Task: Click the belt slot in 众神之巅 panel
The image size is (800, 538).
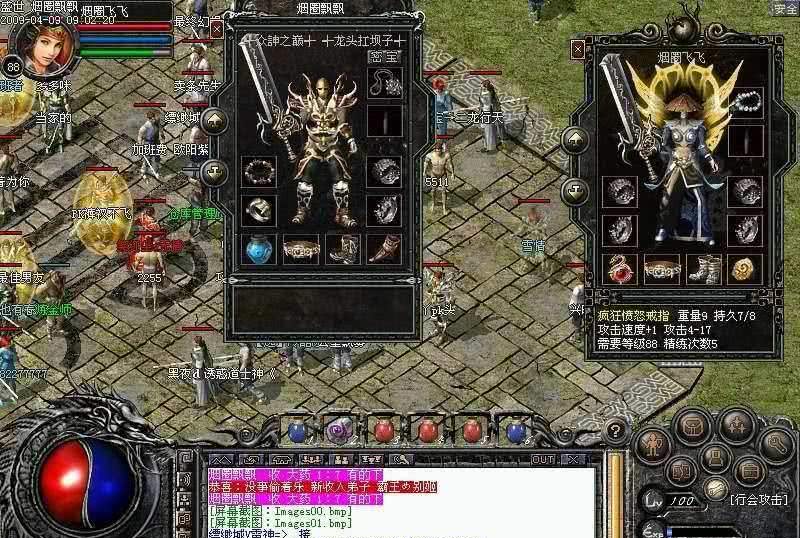Action: (300, 247)
